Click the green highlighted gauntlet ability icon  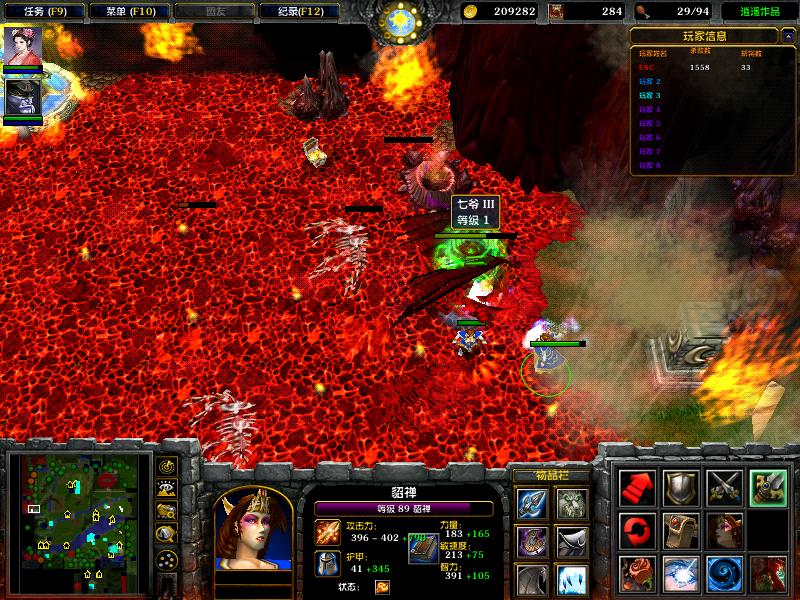(x=768, y=487)
